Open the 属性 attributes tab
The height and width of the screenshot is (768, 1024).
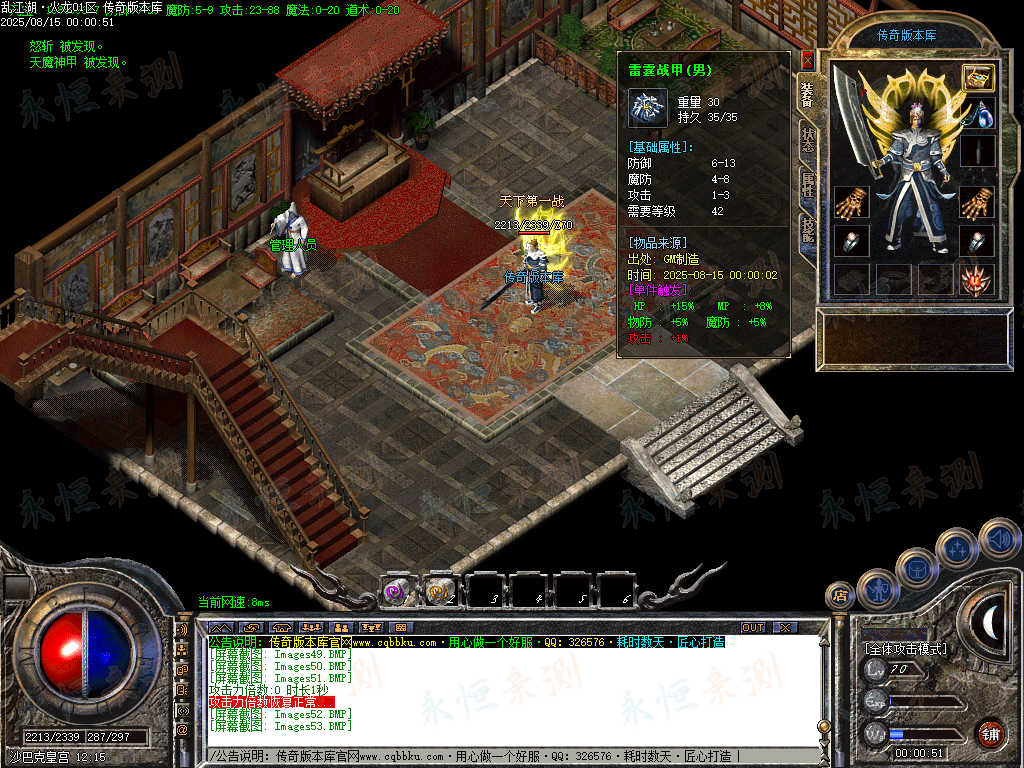(807, 185)
